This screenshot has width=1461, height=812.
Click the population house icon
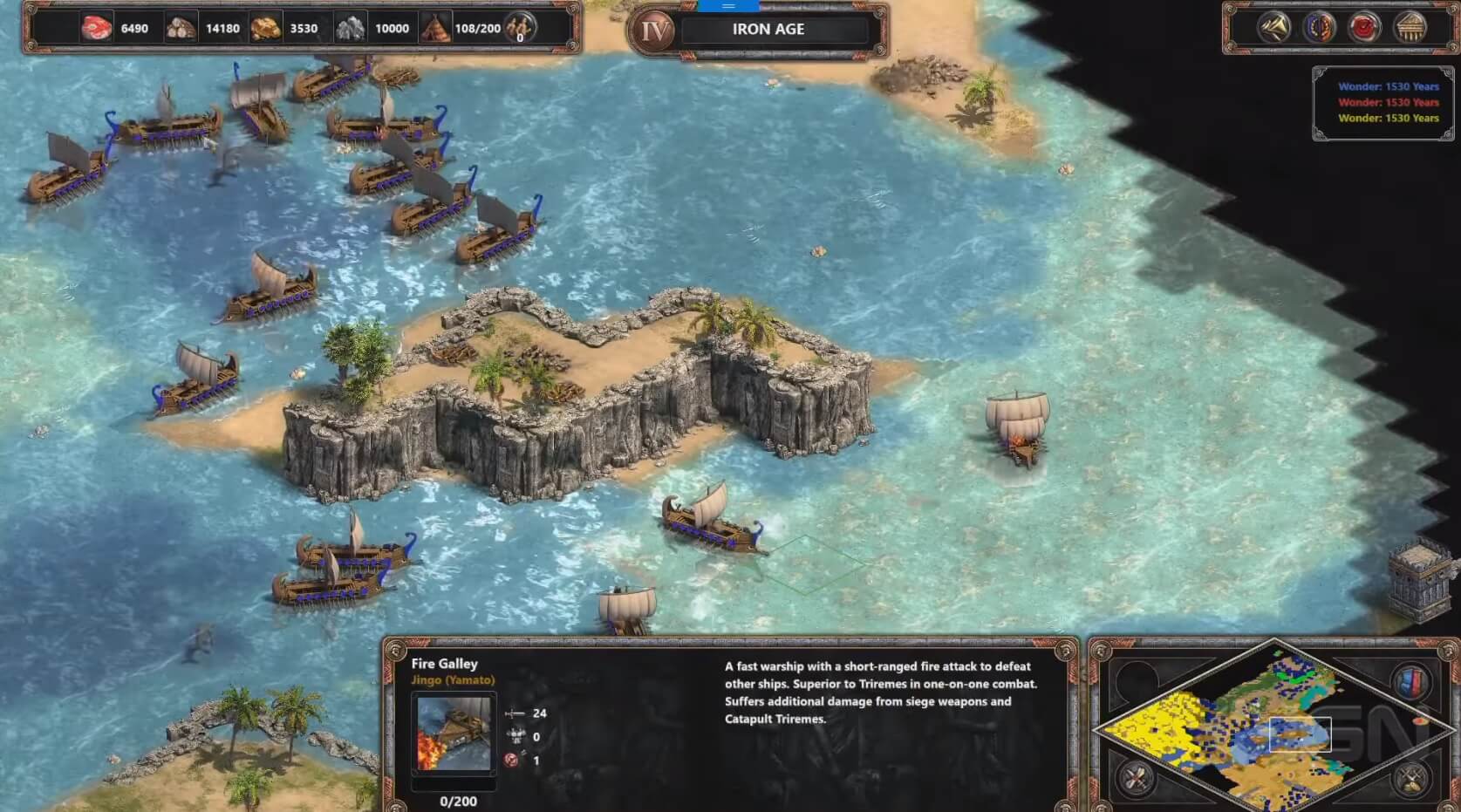pos(435,29)
